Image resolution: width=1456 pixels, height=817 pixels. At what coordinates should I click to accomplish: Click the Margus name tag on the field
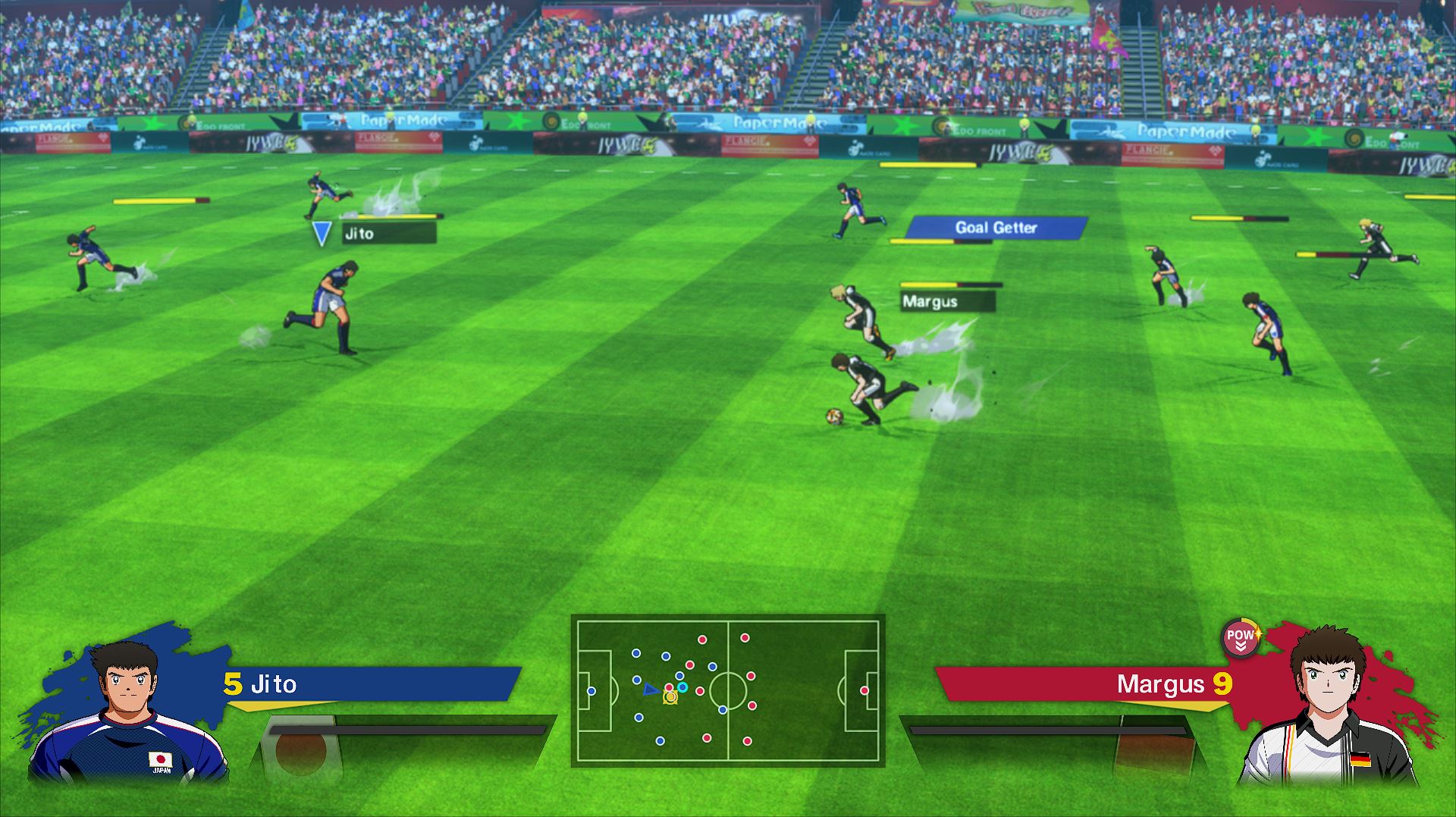946,302
